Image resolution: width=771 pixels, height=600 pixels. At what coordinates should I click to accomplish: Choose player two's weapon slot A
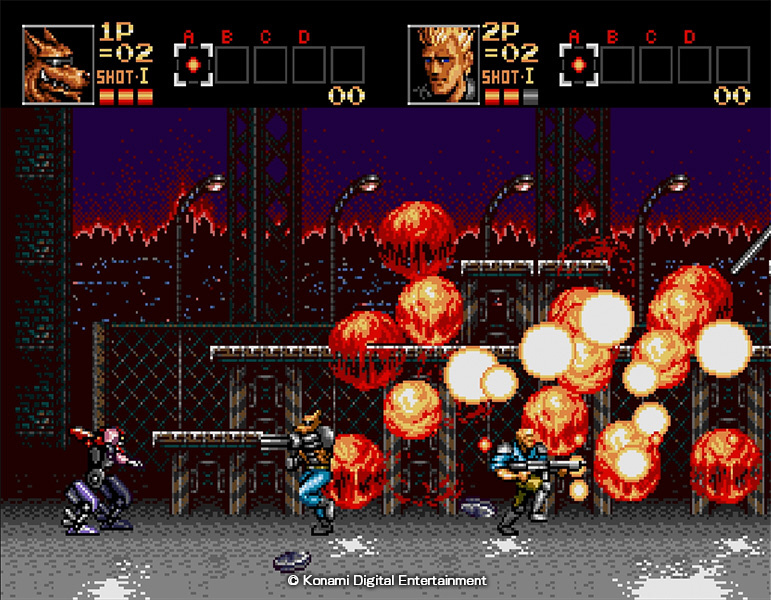(578, 65)
